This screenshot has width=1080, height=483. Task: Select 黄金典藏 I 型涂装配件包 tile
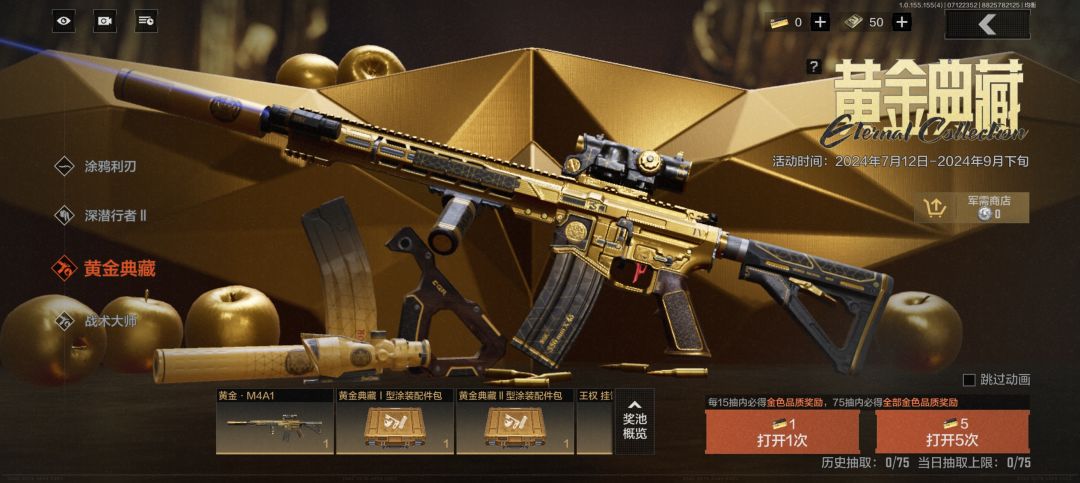(x=395, y=421)
